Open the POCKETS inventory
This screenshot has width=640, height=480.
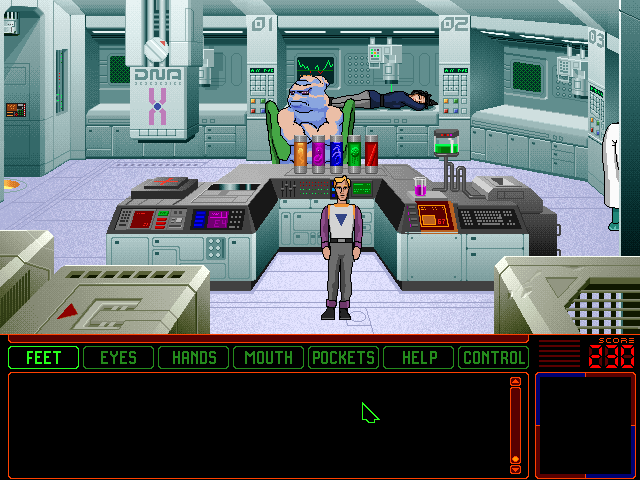[x=343, y=357]
